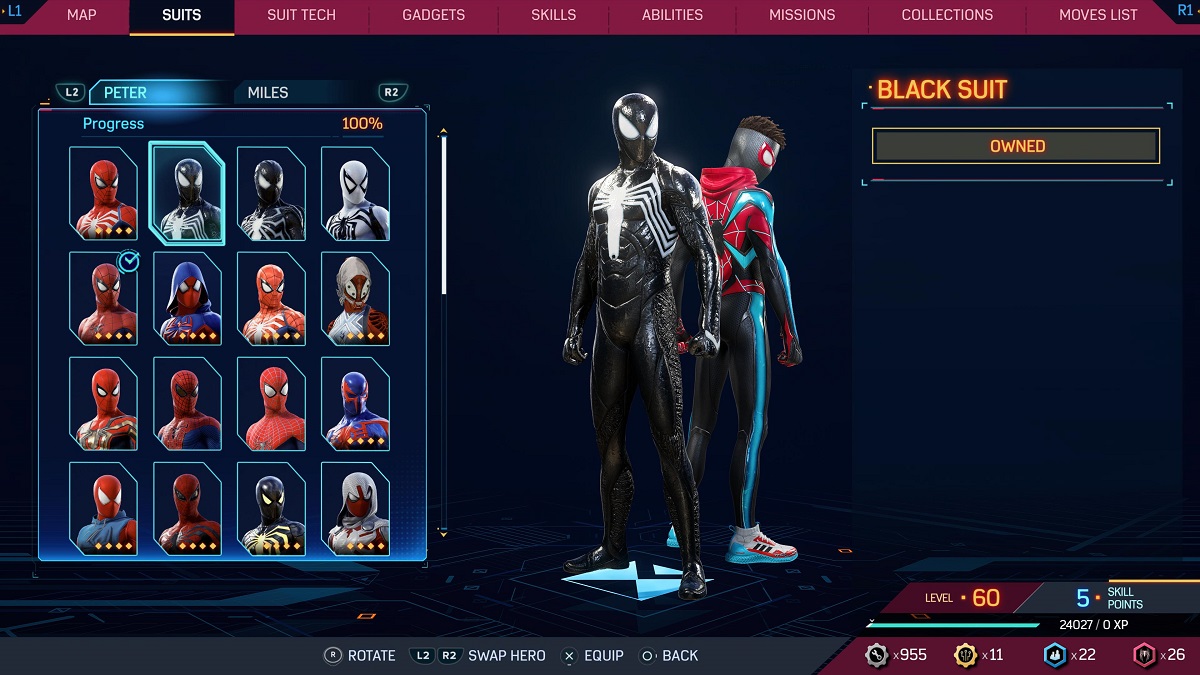Click the Owned button for Black Suit
This screenshot has width=1200, height=675.
pyautogui.click(x=1016, y=146)
